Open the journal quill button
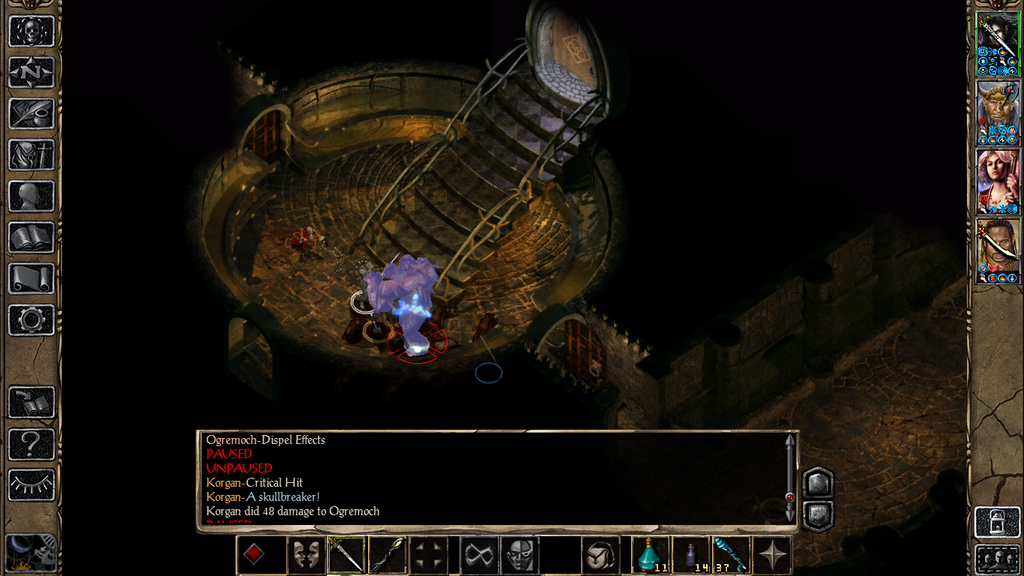The height and width of the screenshot is (576, 1024). (x=31, y=113)
